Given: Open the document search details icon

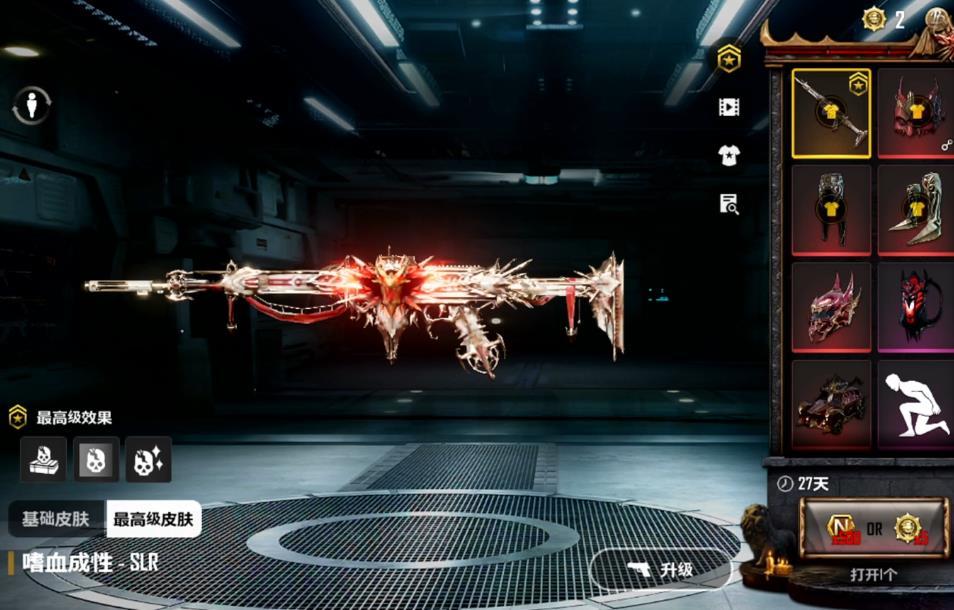Looking at the screenshot, I should [729, 204].
